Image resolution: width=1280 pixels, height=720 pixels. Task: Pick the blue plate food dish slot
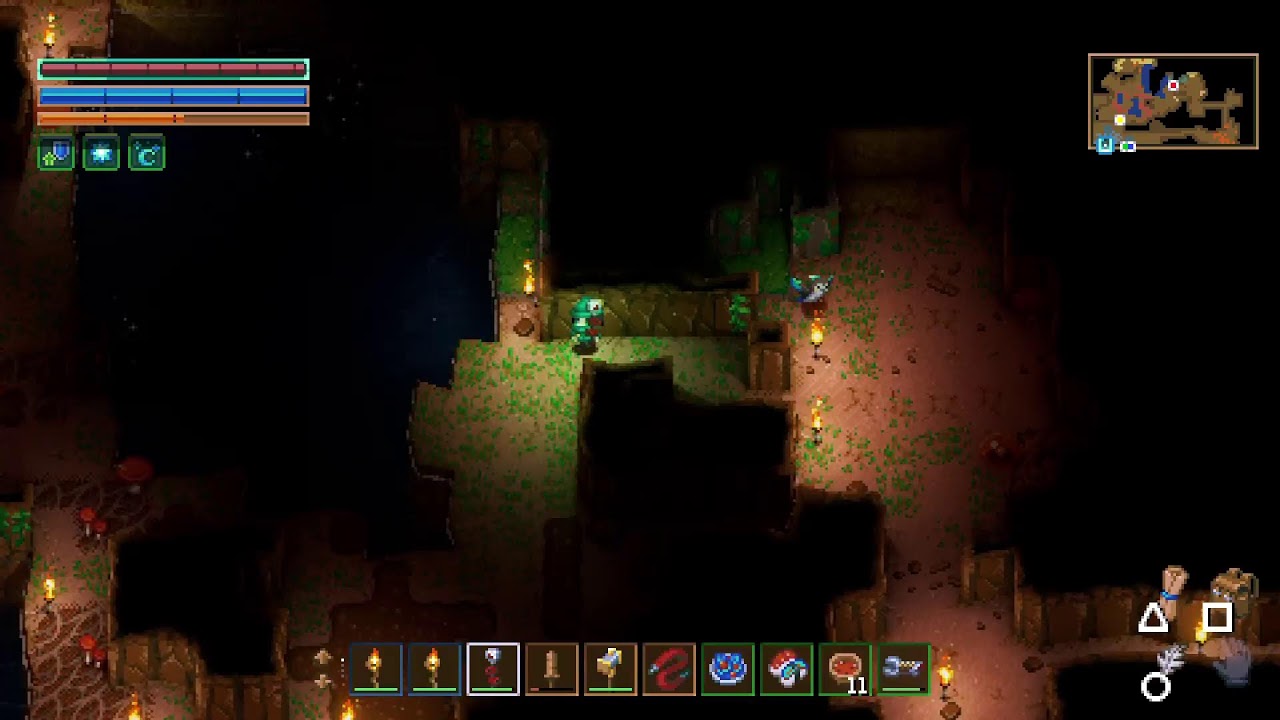click(727, 669)
